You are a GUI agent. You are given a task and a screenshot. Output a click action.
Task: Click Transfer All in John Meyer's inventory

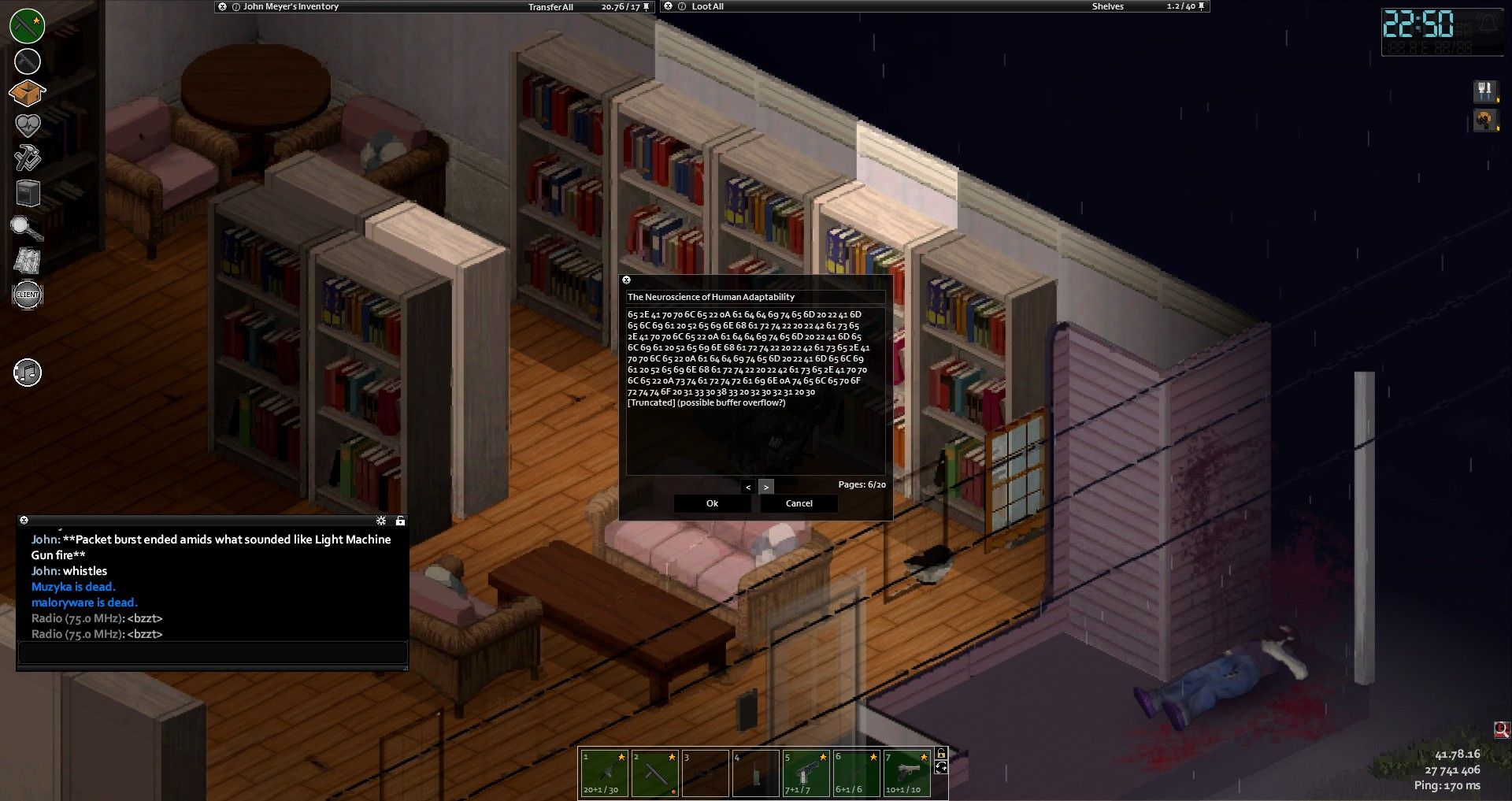(550, 7)
